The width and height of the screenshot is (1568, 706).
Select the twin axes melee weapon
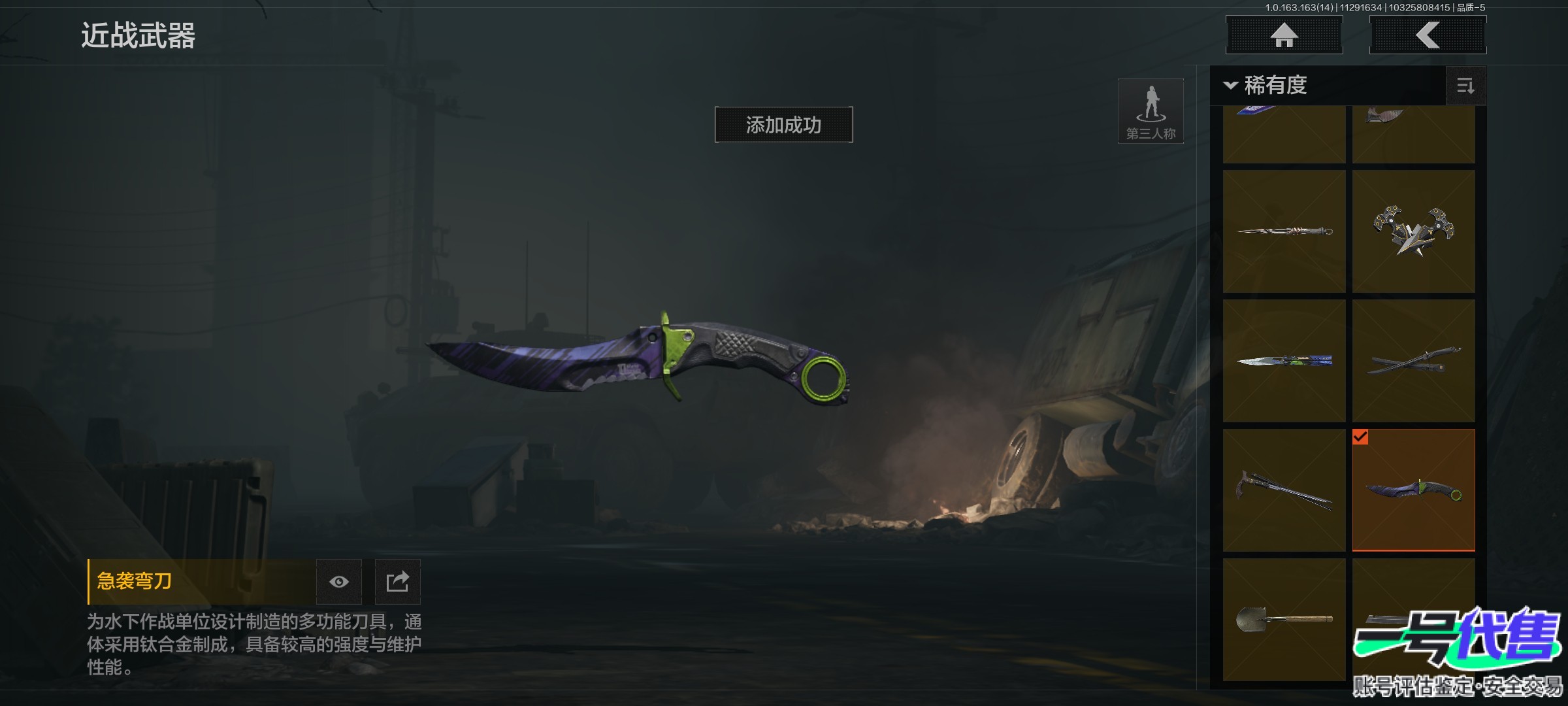1413,231
